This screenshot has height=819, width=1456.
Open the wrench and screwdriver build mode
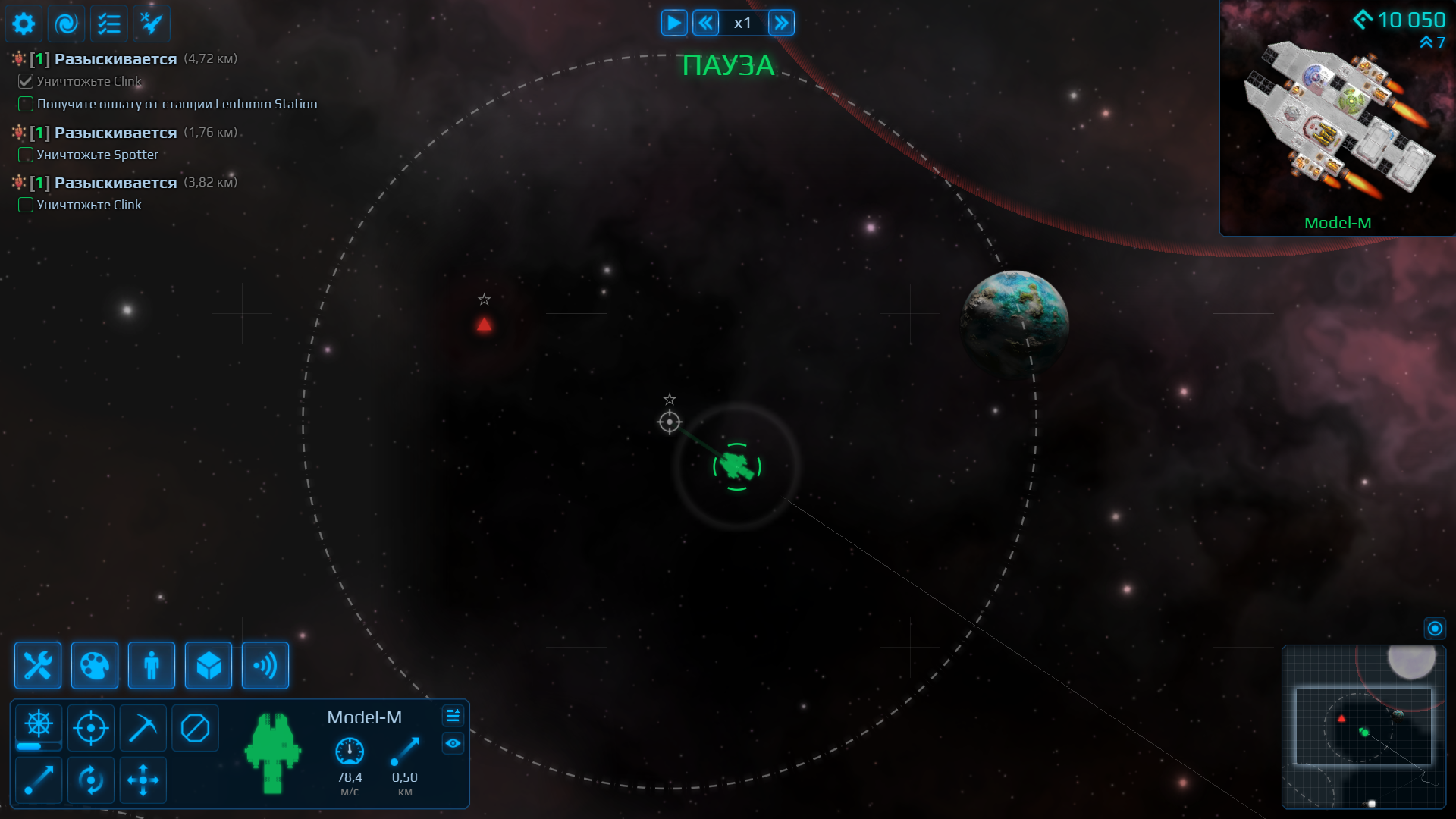coord(38,666)
